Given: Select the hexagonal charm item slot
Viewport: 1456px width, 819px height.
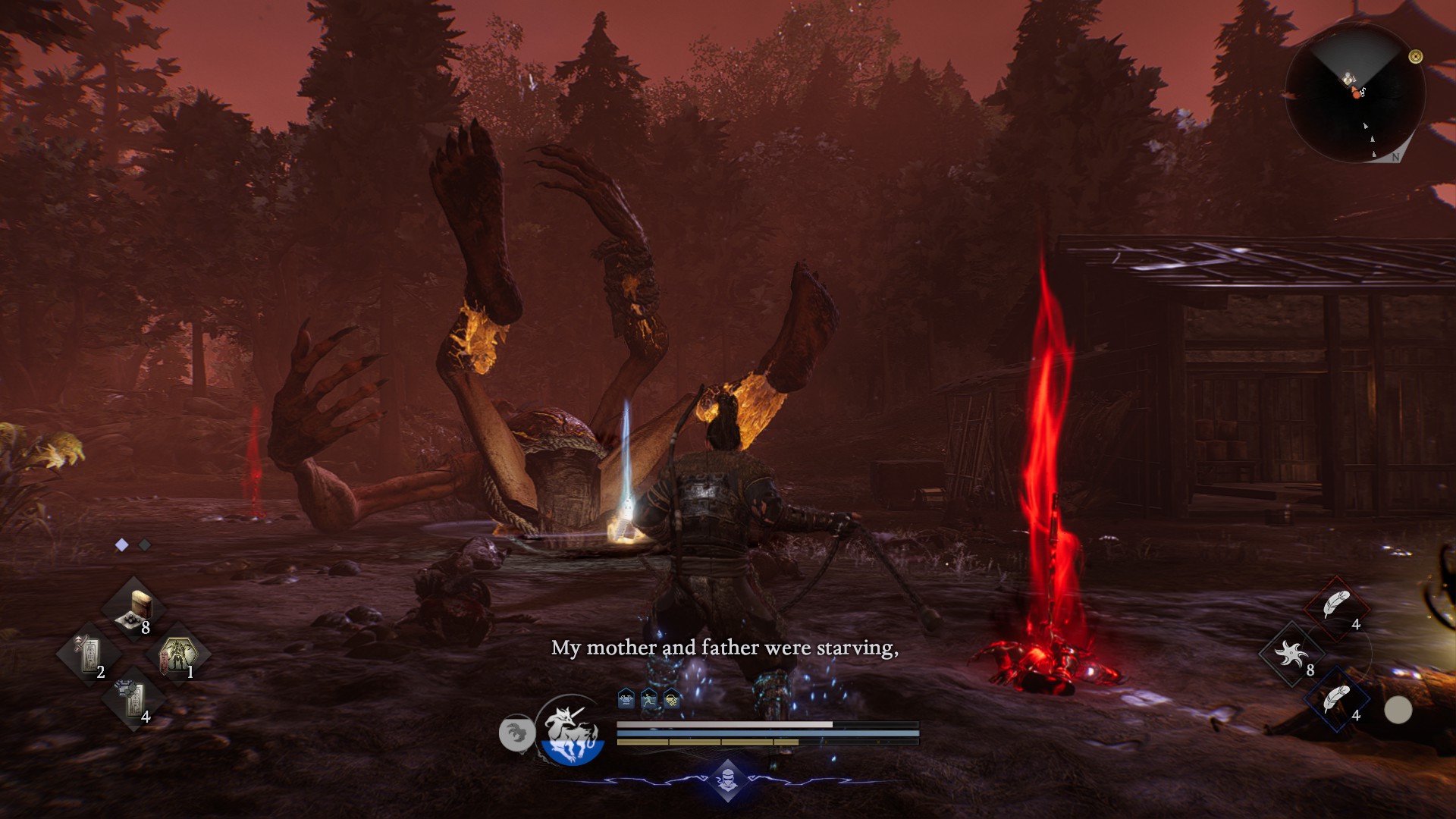Looking at the screenshot, I should 177,654.
